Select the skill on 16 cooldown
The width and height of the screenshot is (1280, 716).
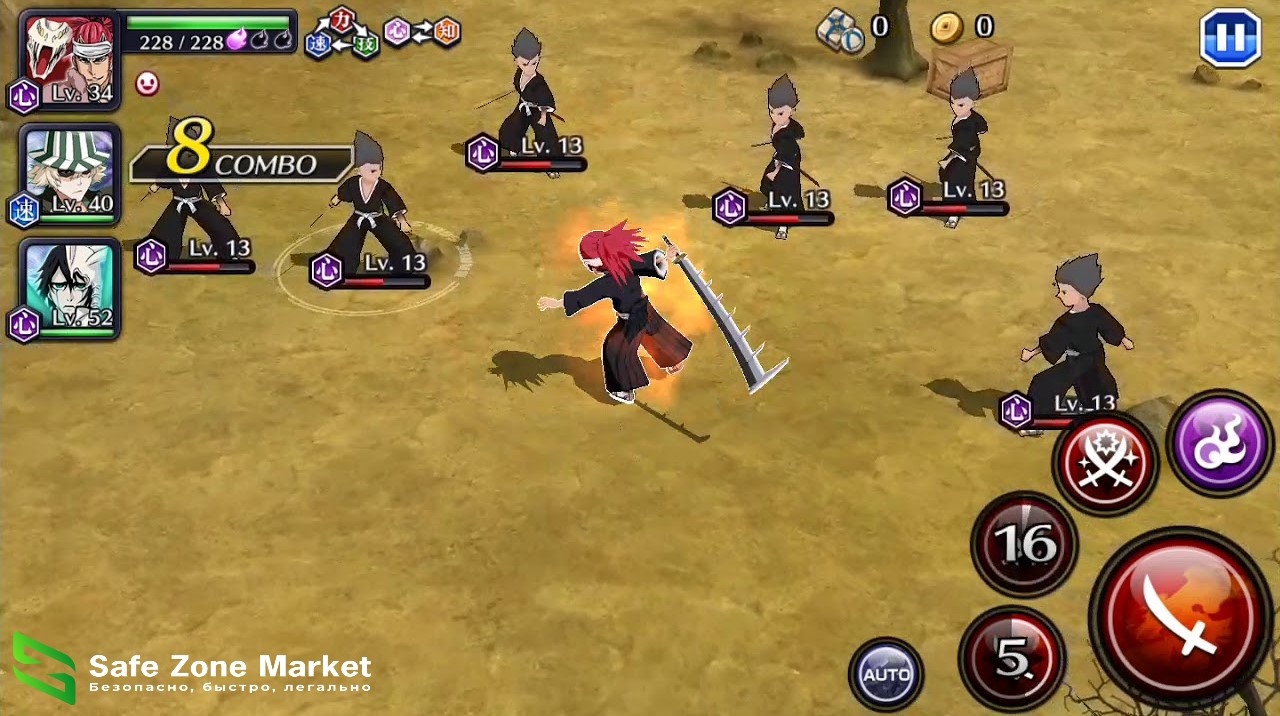pyautogui.click(x=1024, y=544)
